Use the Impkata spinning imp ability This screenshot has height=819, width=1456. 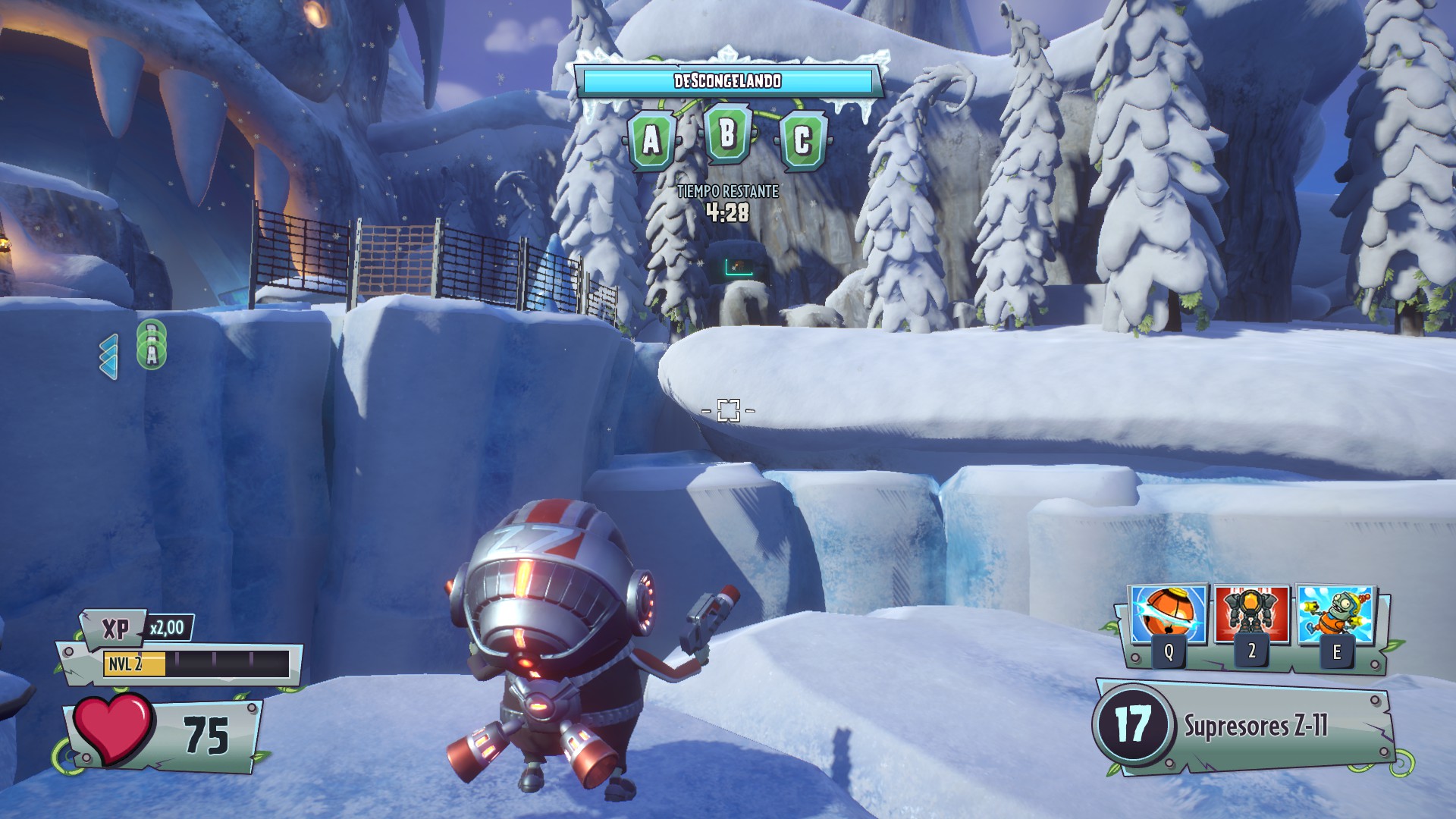coord(1336,616)
